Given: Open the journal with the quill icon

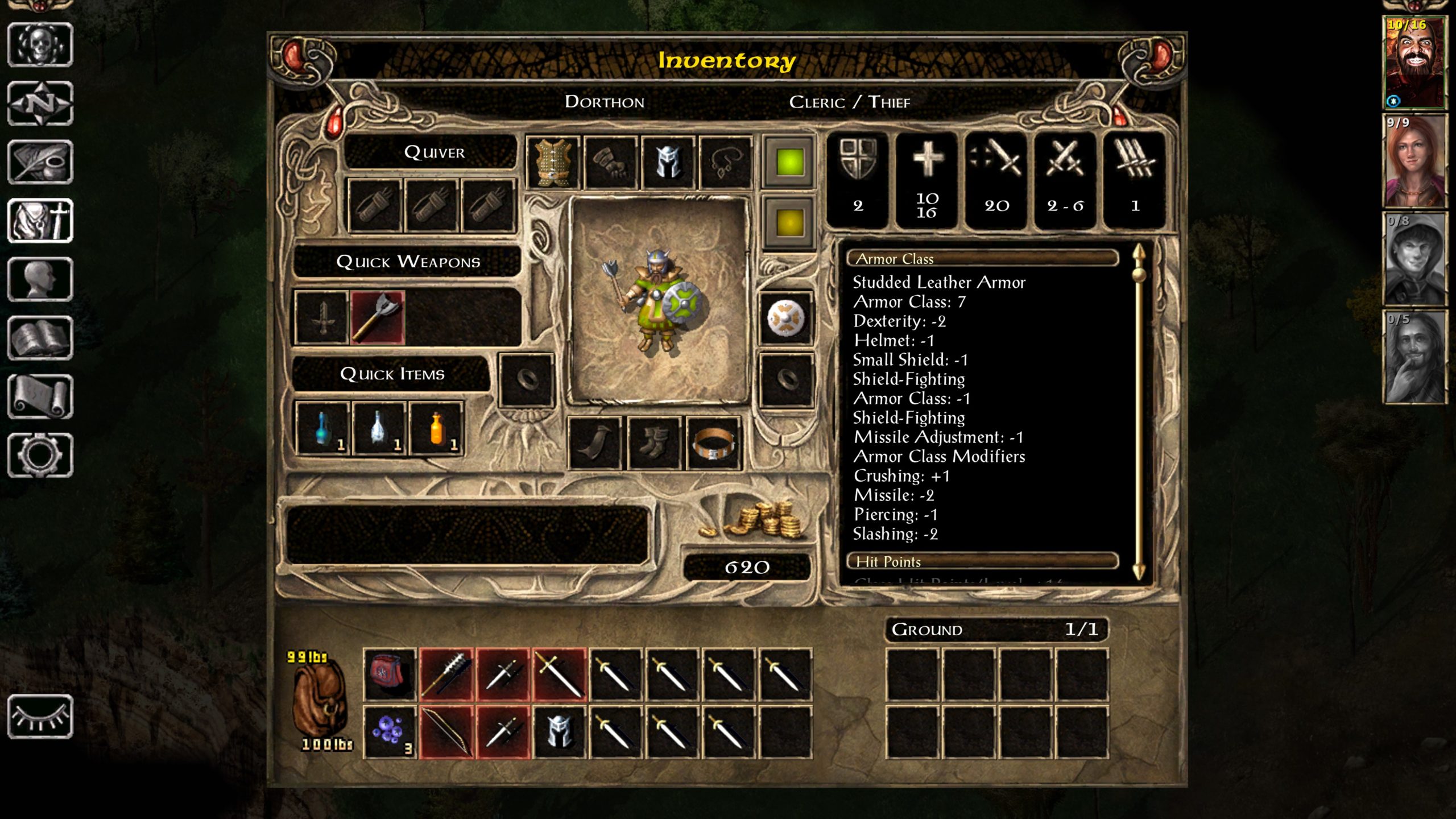Looking at the screenshot, I should pos(40,162).
